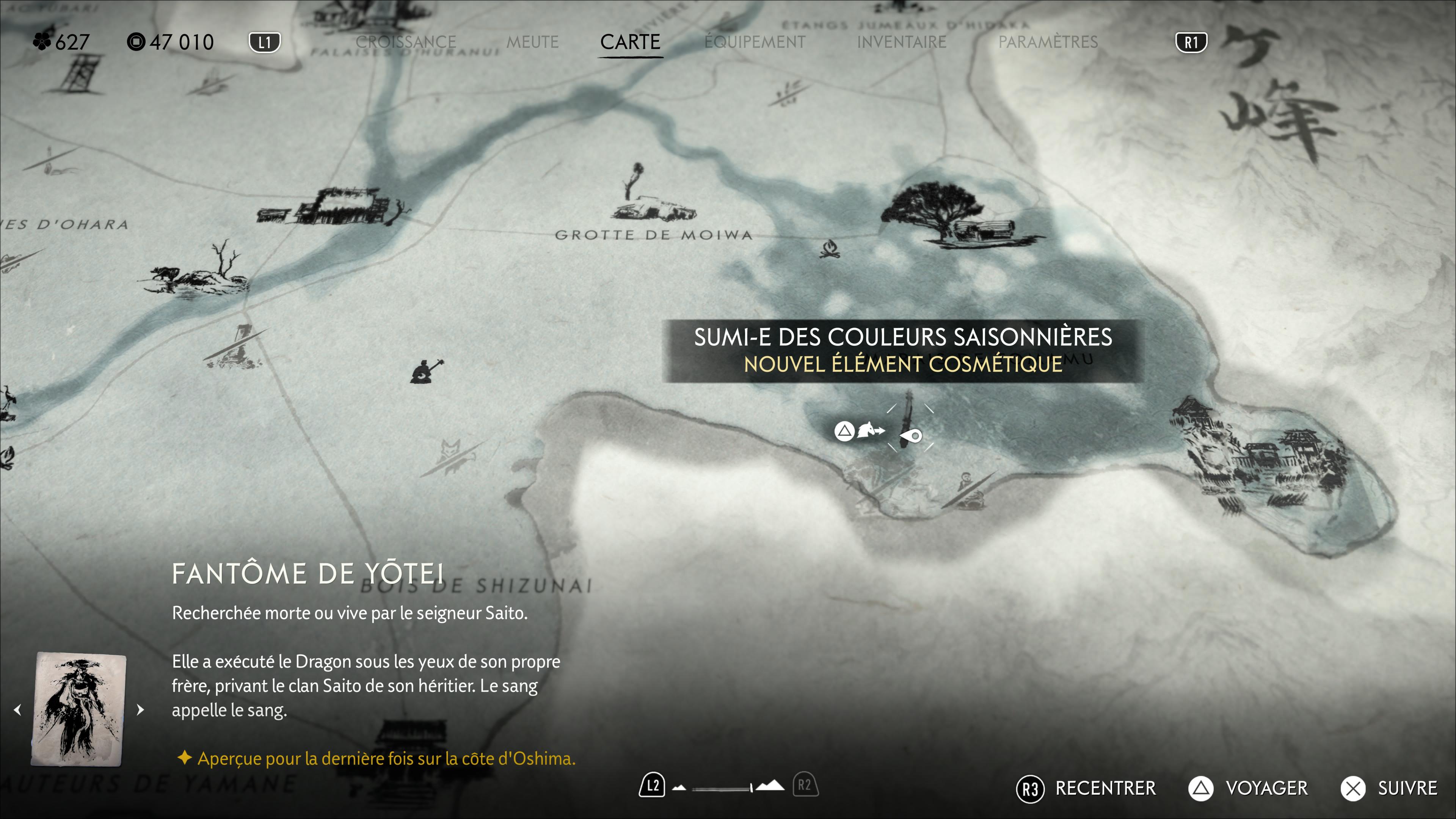The width and height of the screenshot is (1456, 819).
Task: Select the Fantôme de Yōtei portrait thumbnail
Action: [78, 709]
